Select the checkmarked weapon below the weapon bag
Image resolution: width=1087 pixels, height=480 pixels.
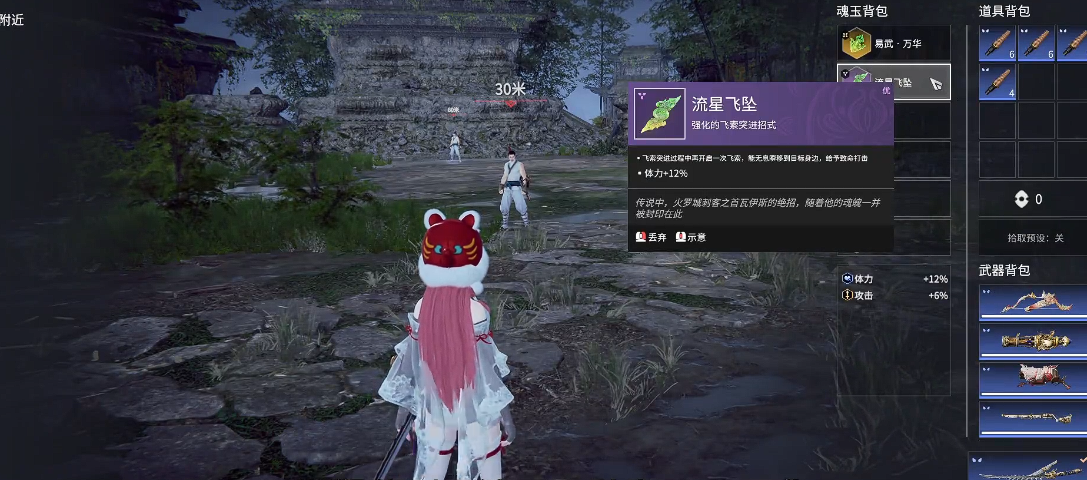(1028, 467)
